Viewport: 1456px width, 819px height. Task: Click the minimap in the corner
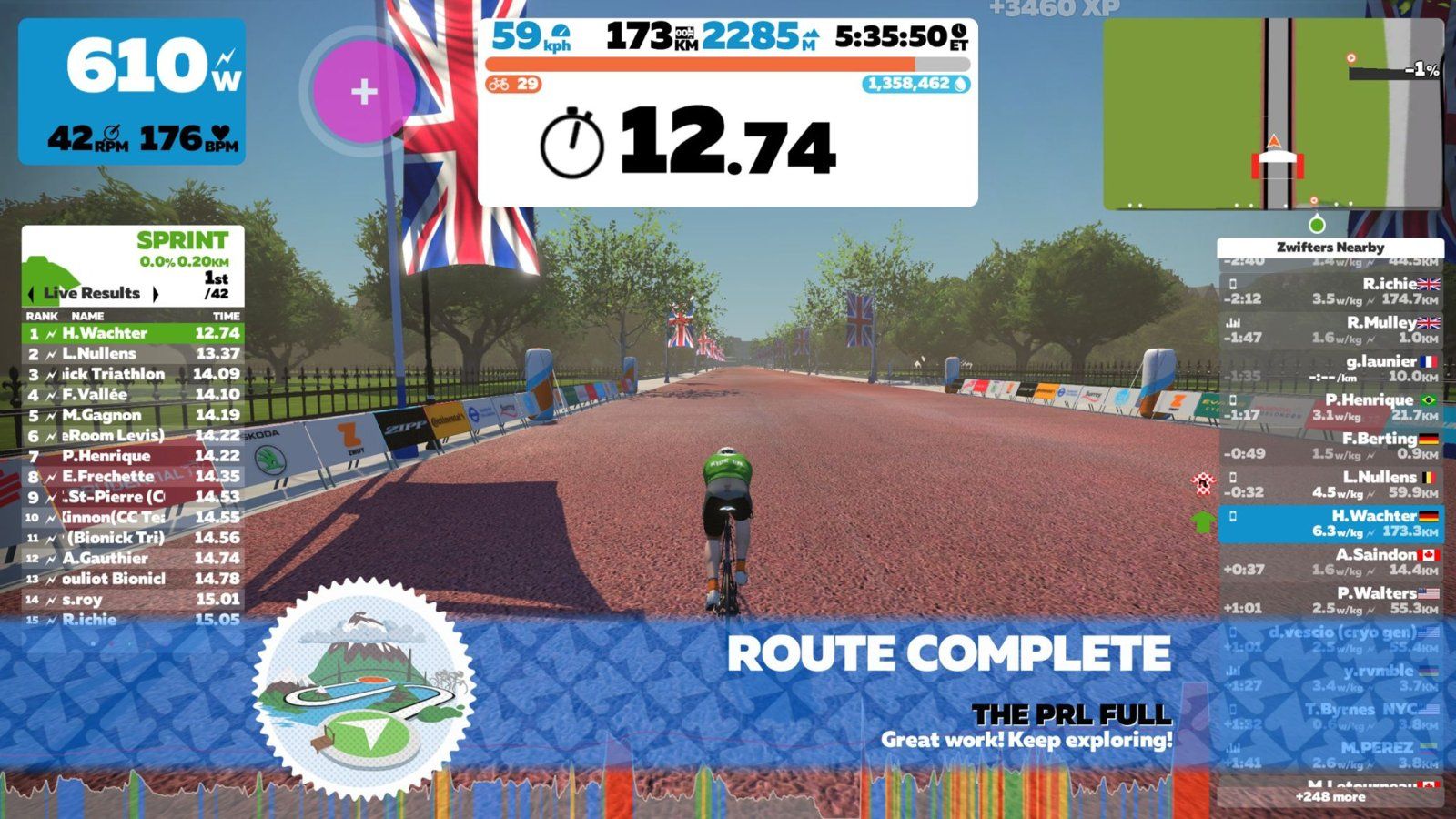[x=1272, y=115]
